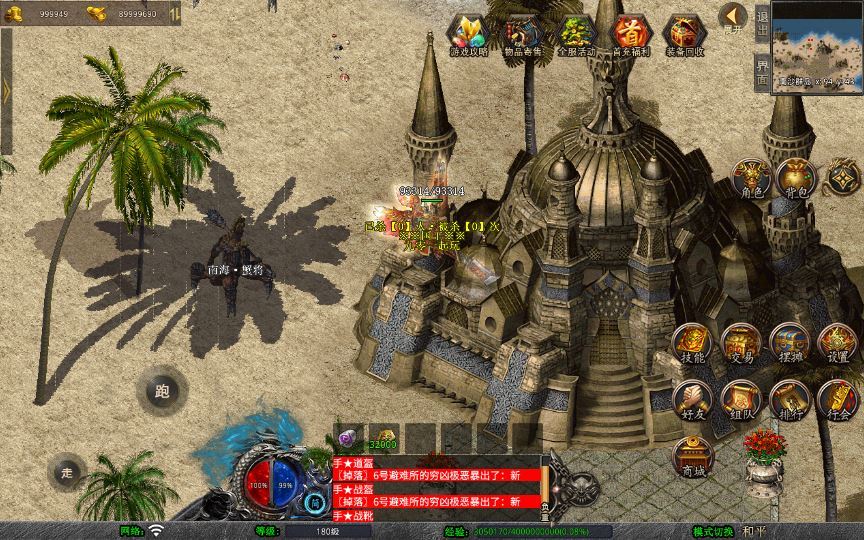This screenshot has height=540, width=864.
Task: Open the 设置 settings menu
Action: coord(838,343)
